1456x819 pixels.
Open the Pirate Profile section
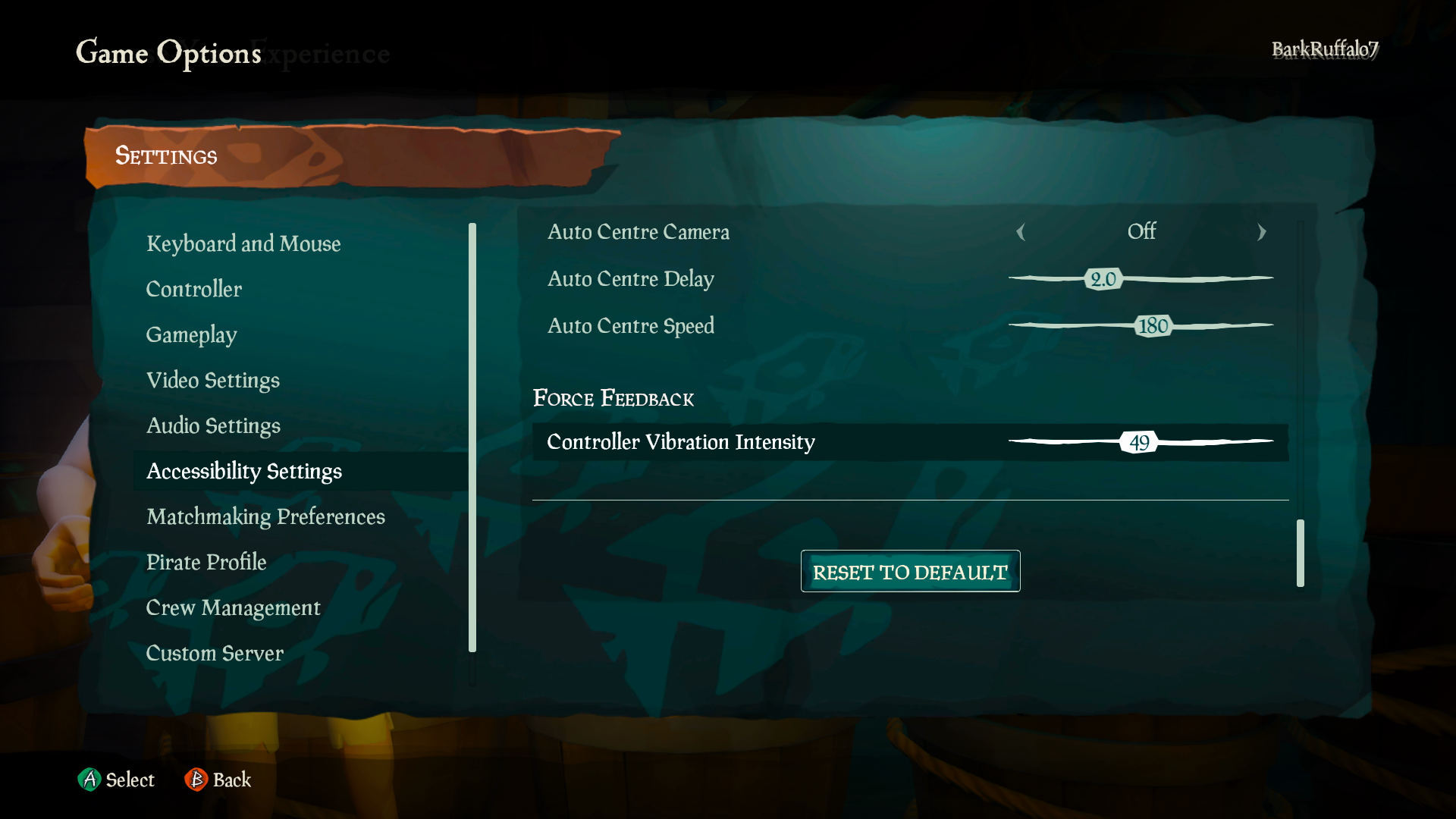pos(206,562)
